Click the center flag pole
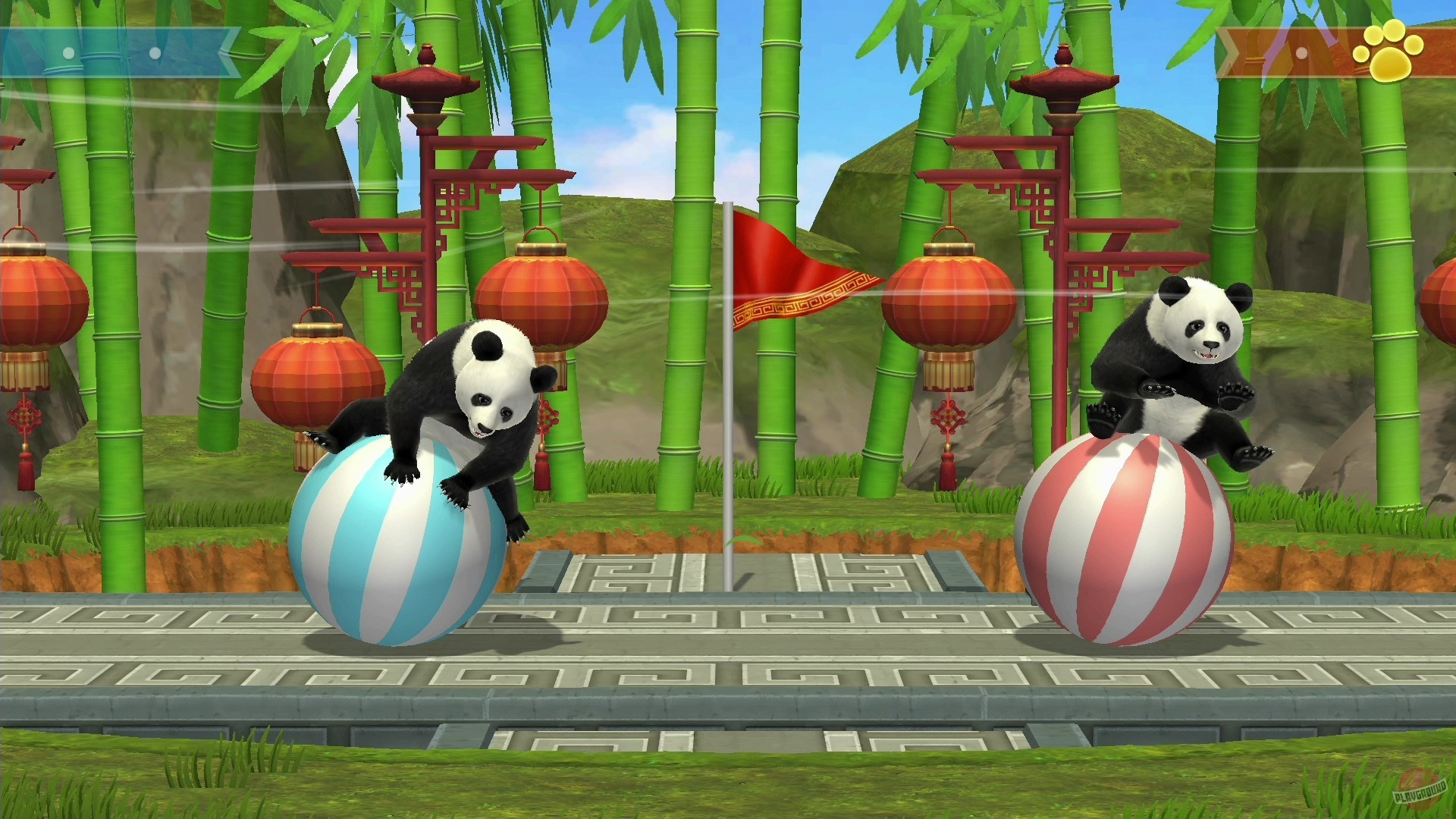 [x=730, y=417]
